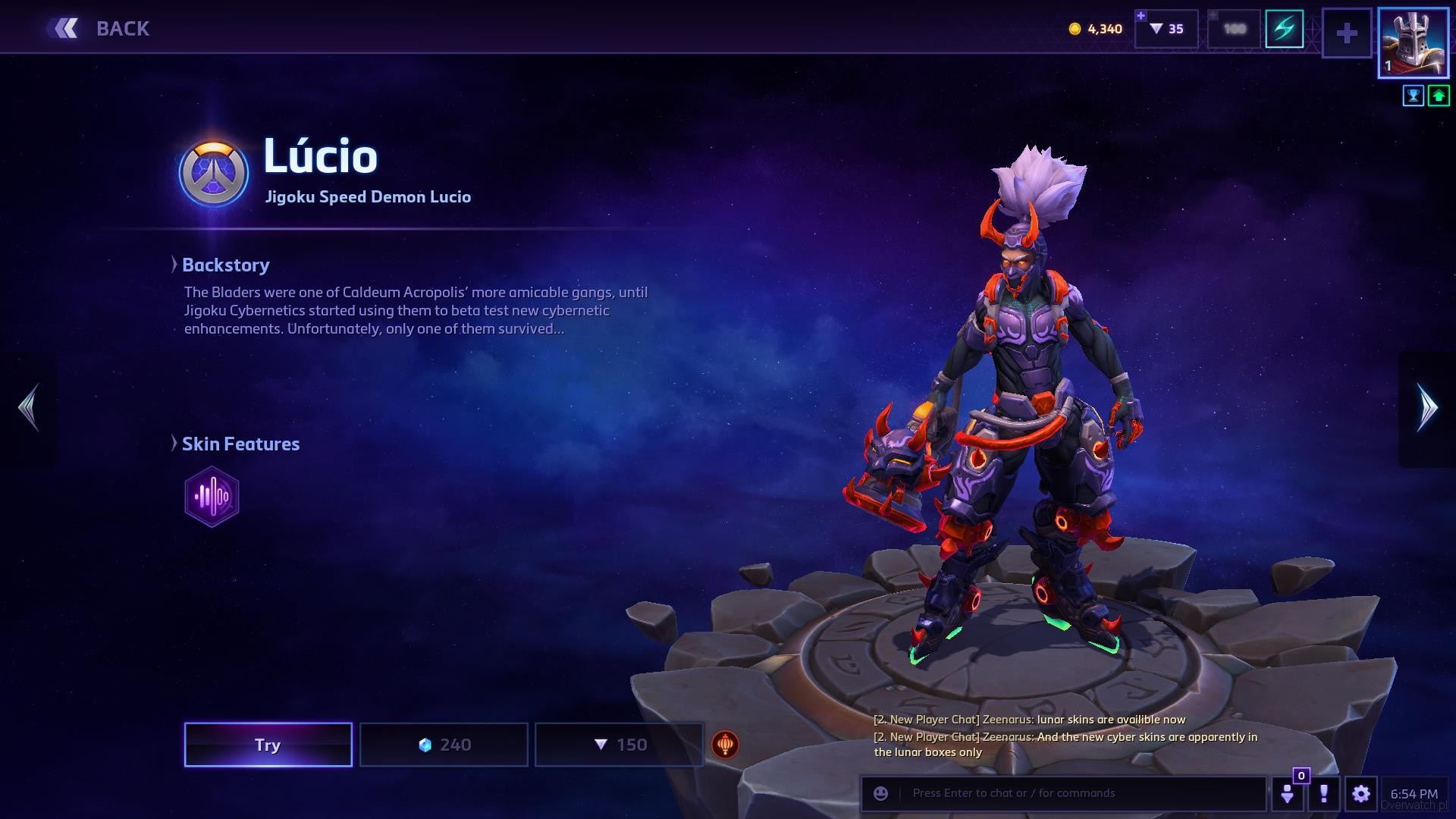Click the plus button beside the portrait
The width and height of the screenshot is (1456, 819).
[1347, 33]
